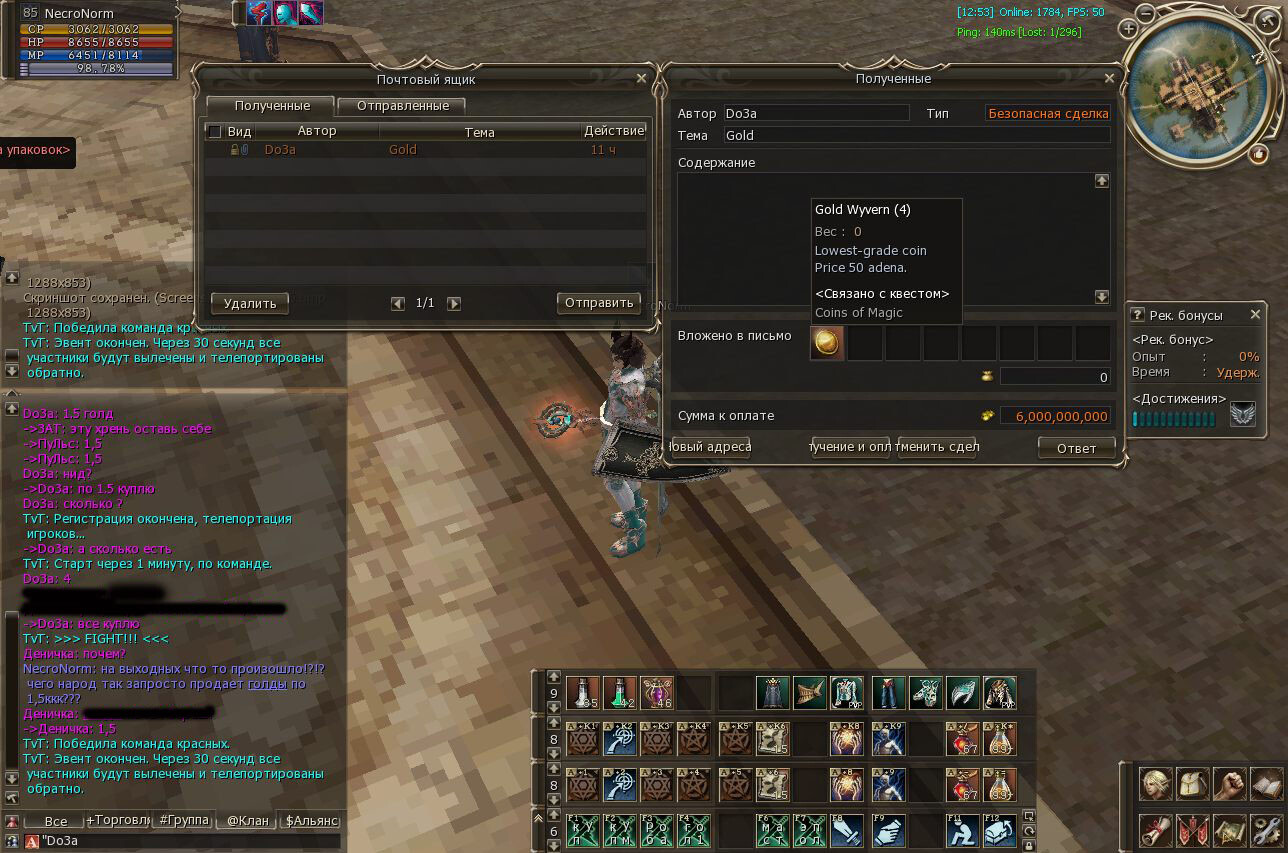The height and width of the screenshot is (853, 1288).
Task: Use the green potion in the hotbar
Action: [x=619, y=692]
